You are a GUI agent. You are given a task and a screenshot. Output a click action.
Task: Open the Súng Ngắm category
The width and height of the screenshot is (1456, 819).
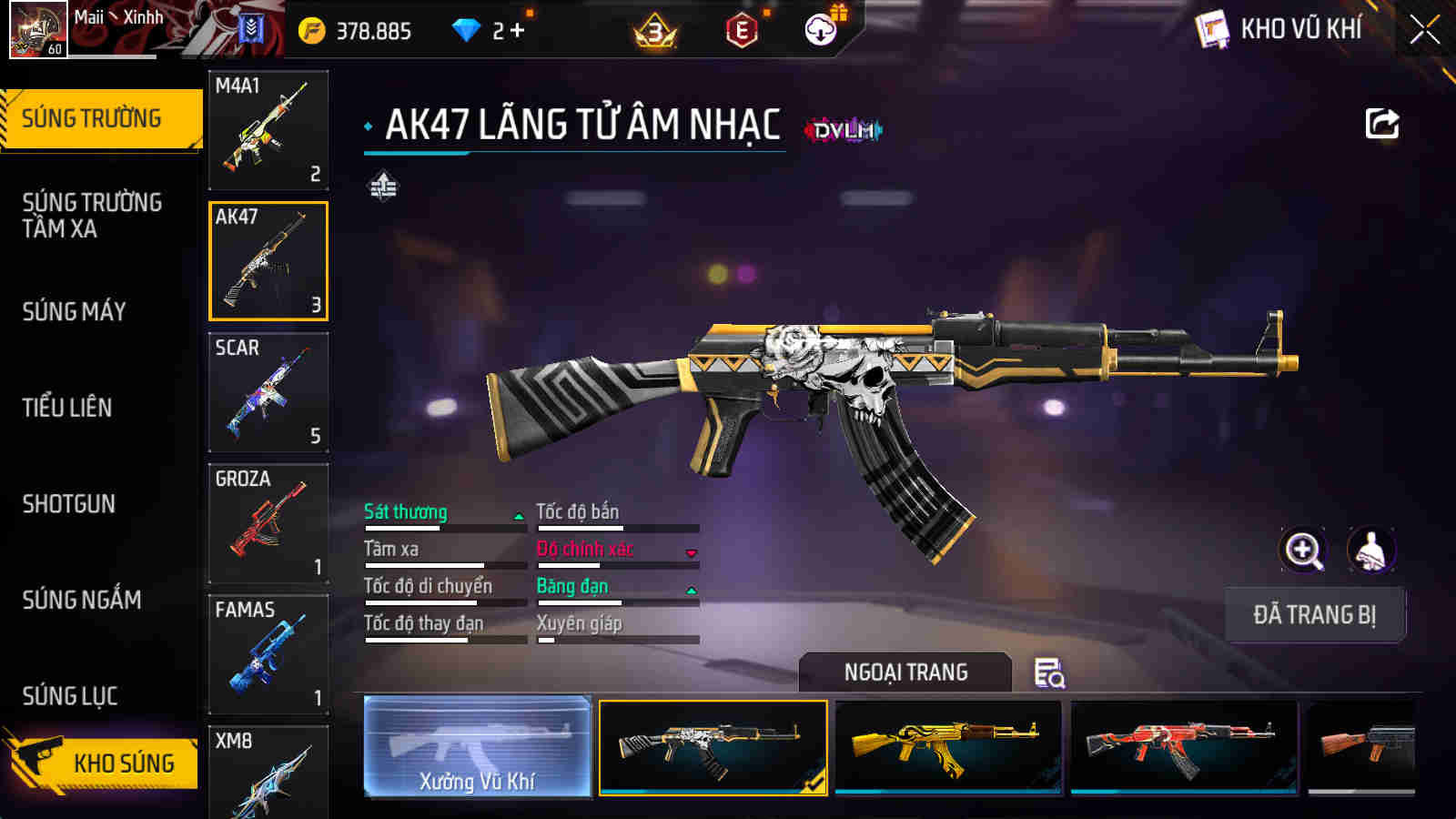tap(82, 600)
